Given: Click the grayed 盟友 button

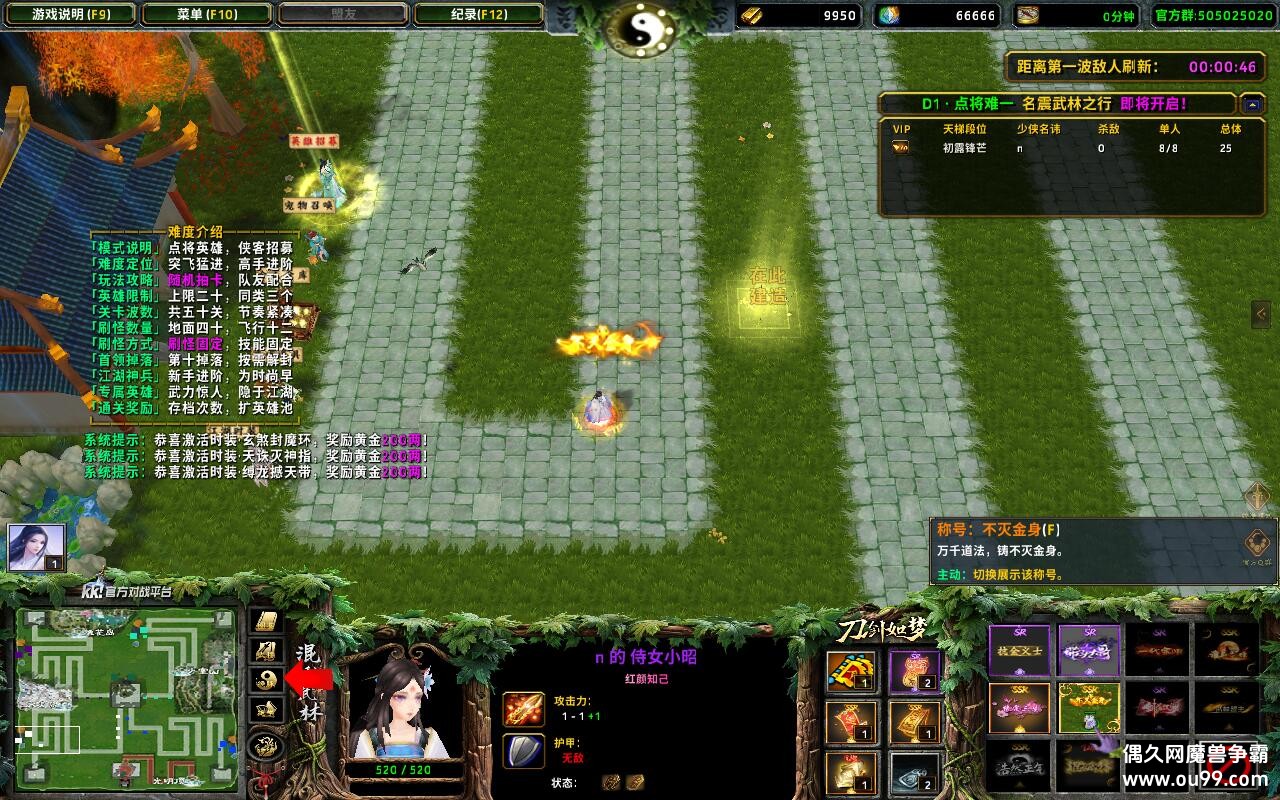Looking at the screenshot, I should [341, 14].
